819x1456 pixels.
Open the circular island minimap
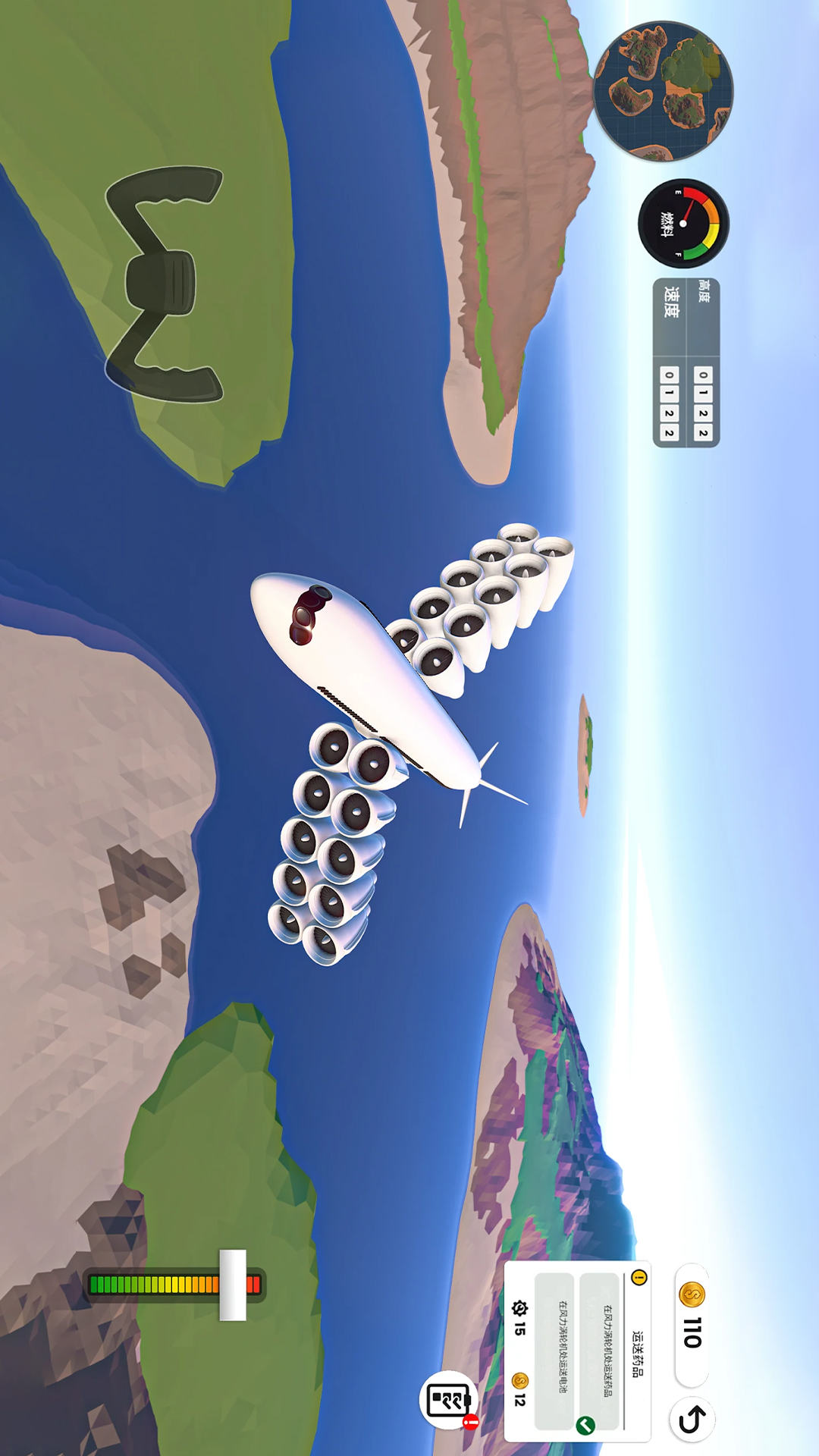(x=664, y=92)
